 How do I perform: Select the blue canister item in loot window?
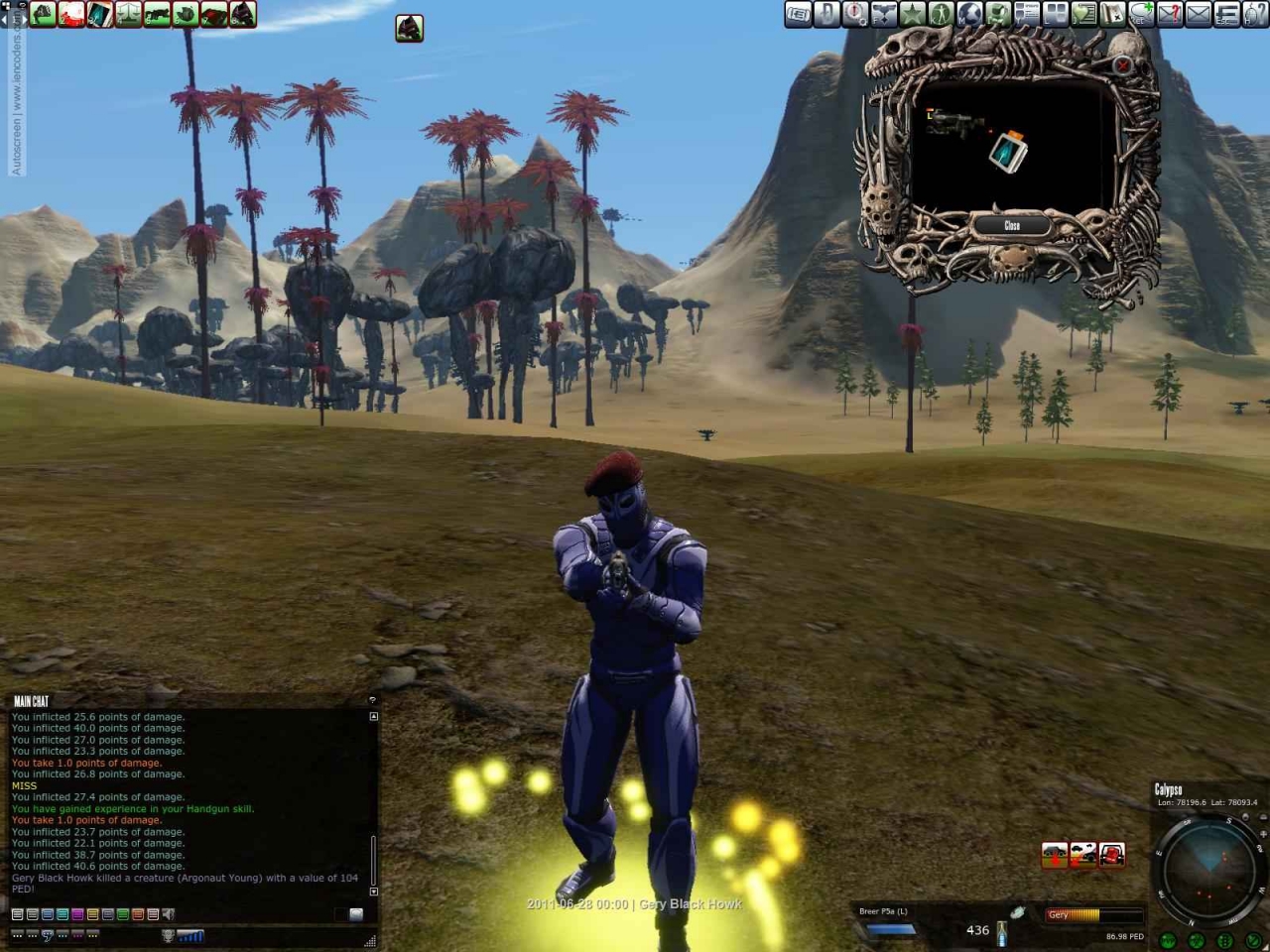click(x=1008, y=152)
